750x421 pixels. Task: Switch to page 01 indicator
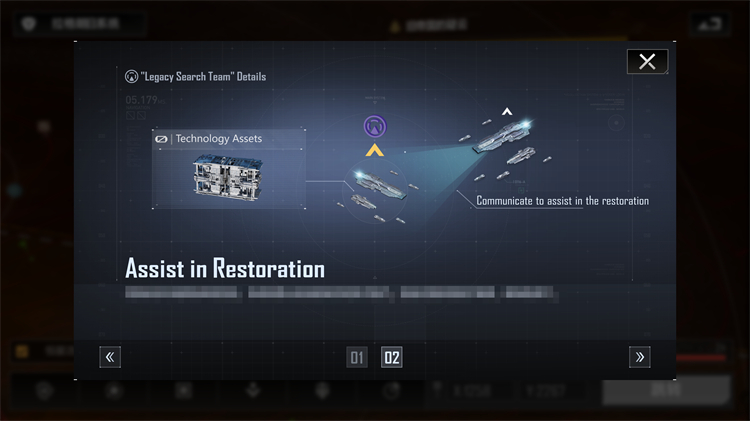pos(357,358)
